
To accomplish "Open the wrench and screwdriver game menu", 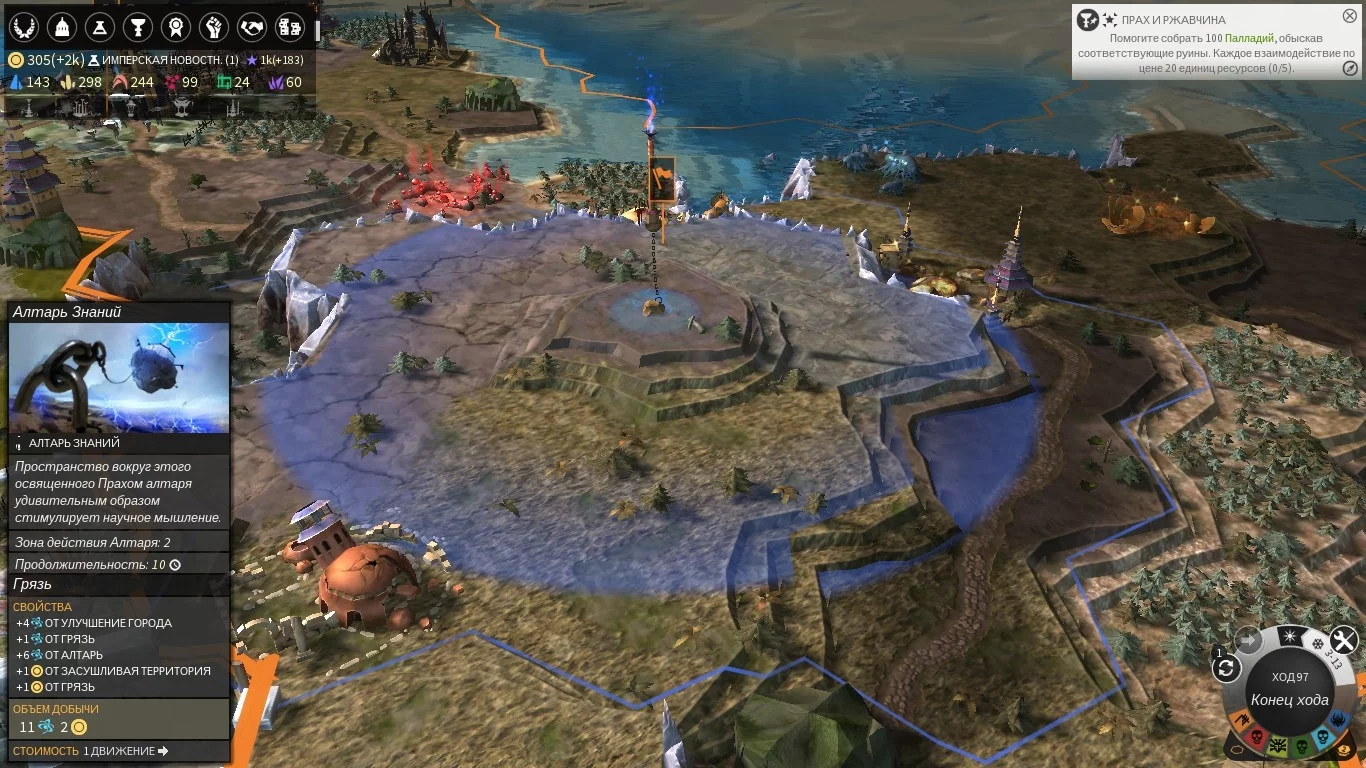I will coord(1343,640).
